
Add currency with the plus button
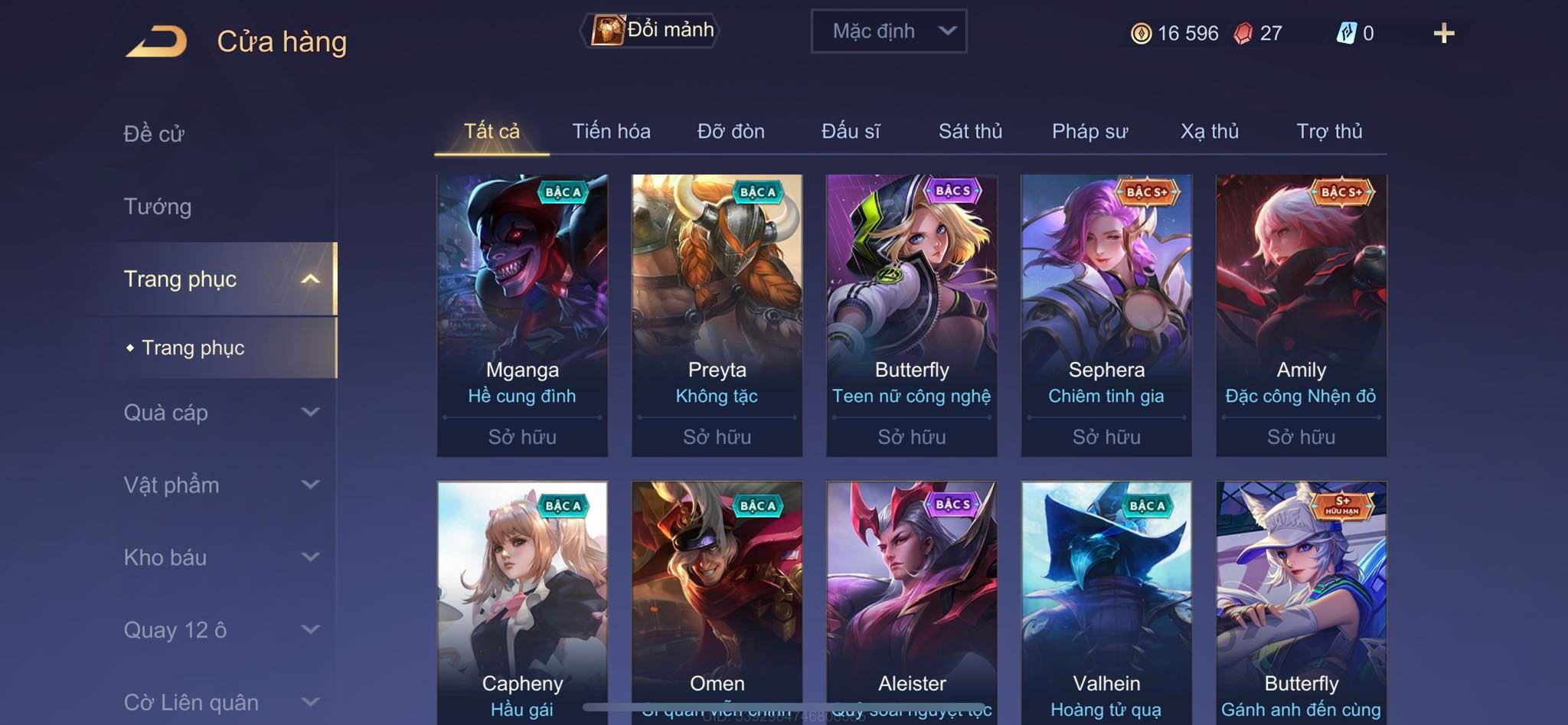point(1443,34)
